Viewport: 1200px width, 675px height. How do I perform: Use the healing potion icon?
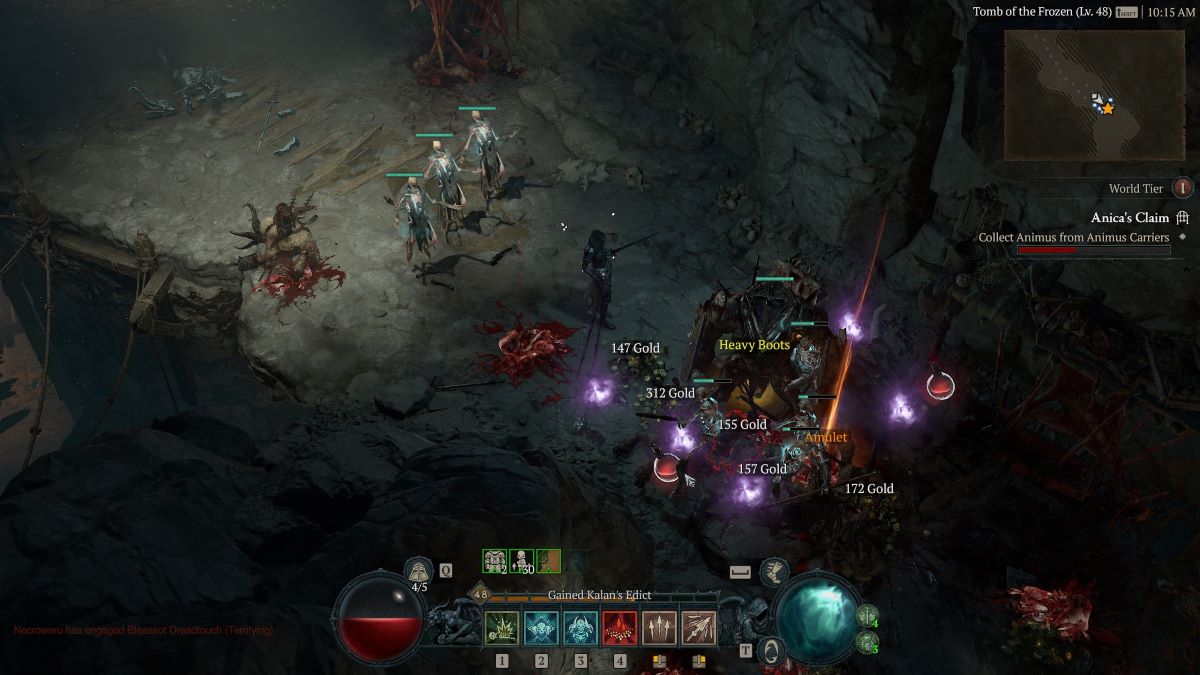[x=420, y=572]
